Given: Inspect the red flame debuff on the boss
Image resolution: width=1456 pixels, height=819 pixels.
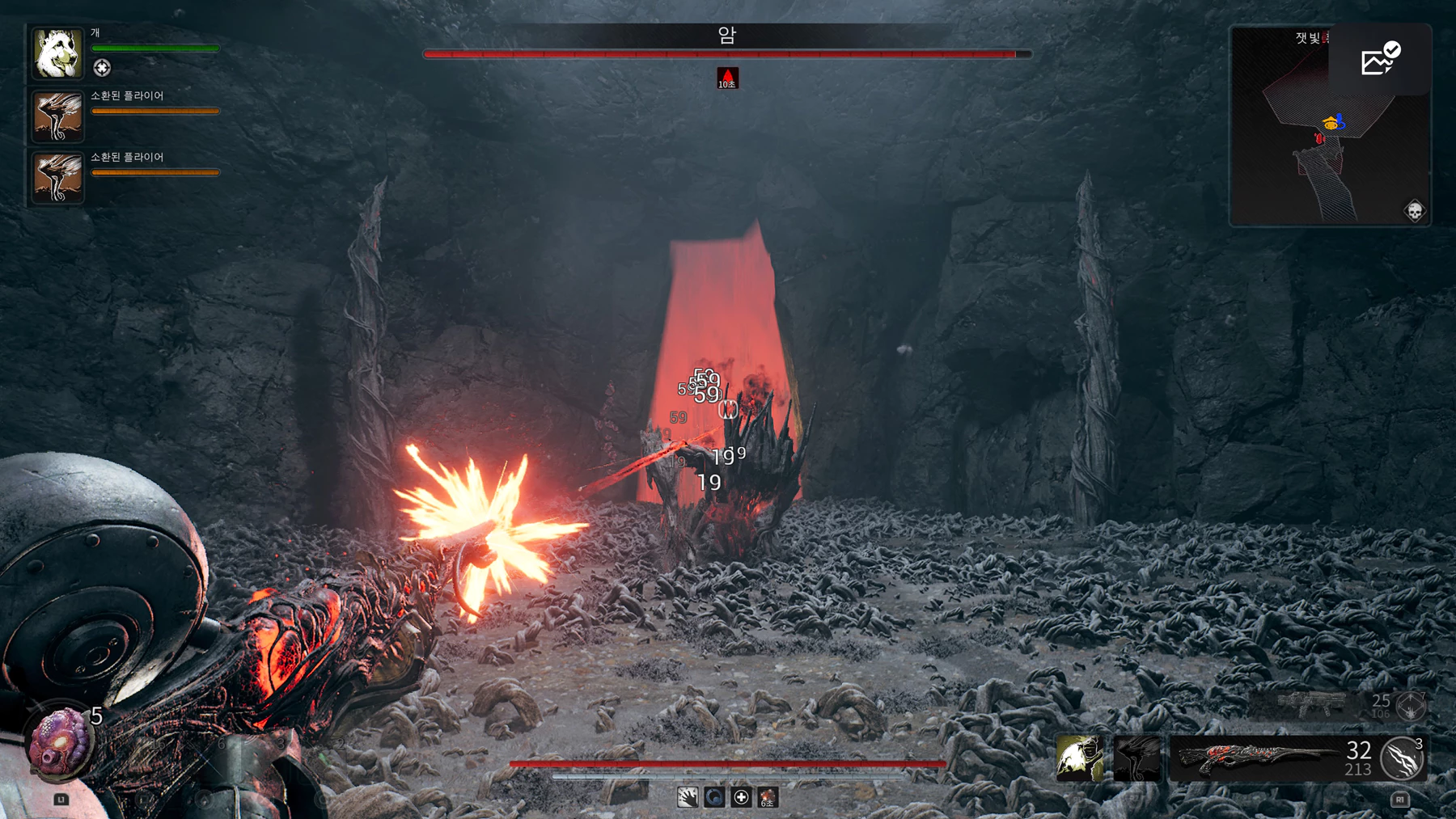Looking at the screenshot, I should [727, 78].
